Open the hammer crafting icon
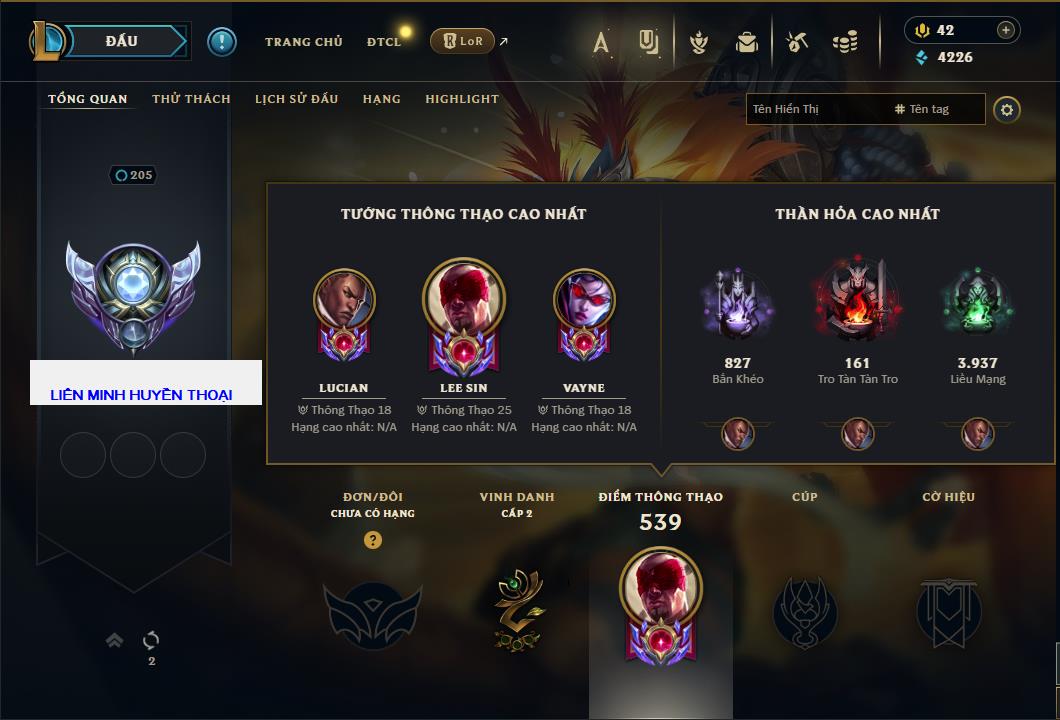This screenshot has height=720, width=1060. click(796, 42)
